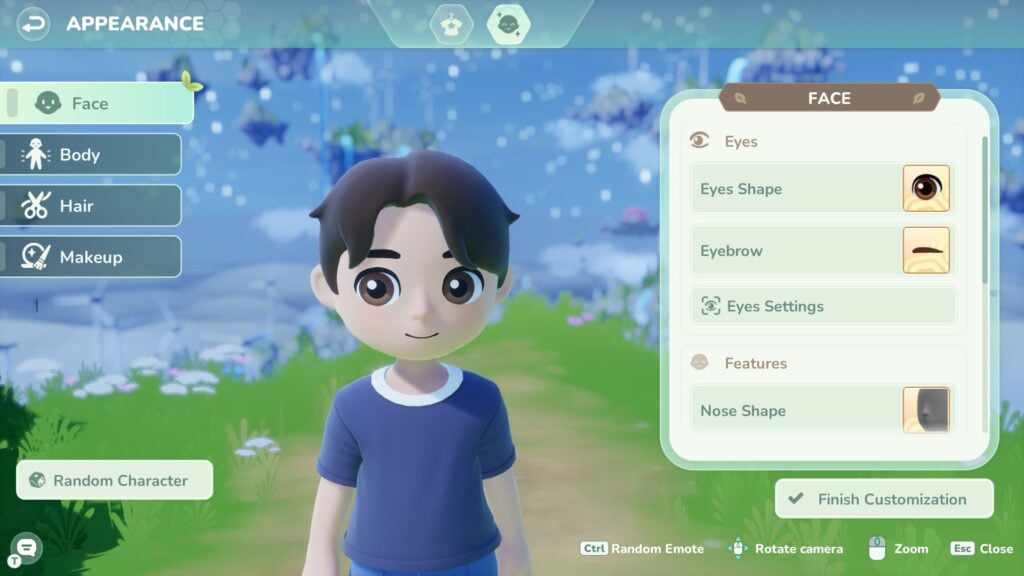This screenshot has width=1024, height=576.
Task: Open the Face category
Action: click(96, 103)
